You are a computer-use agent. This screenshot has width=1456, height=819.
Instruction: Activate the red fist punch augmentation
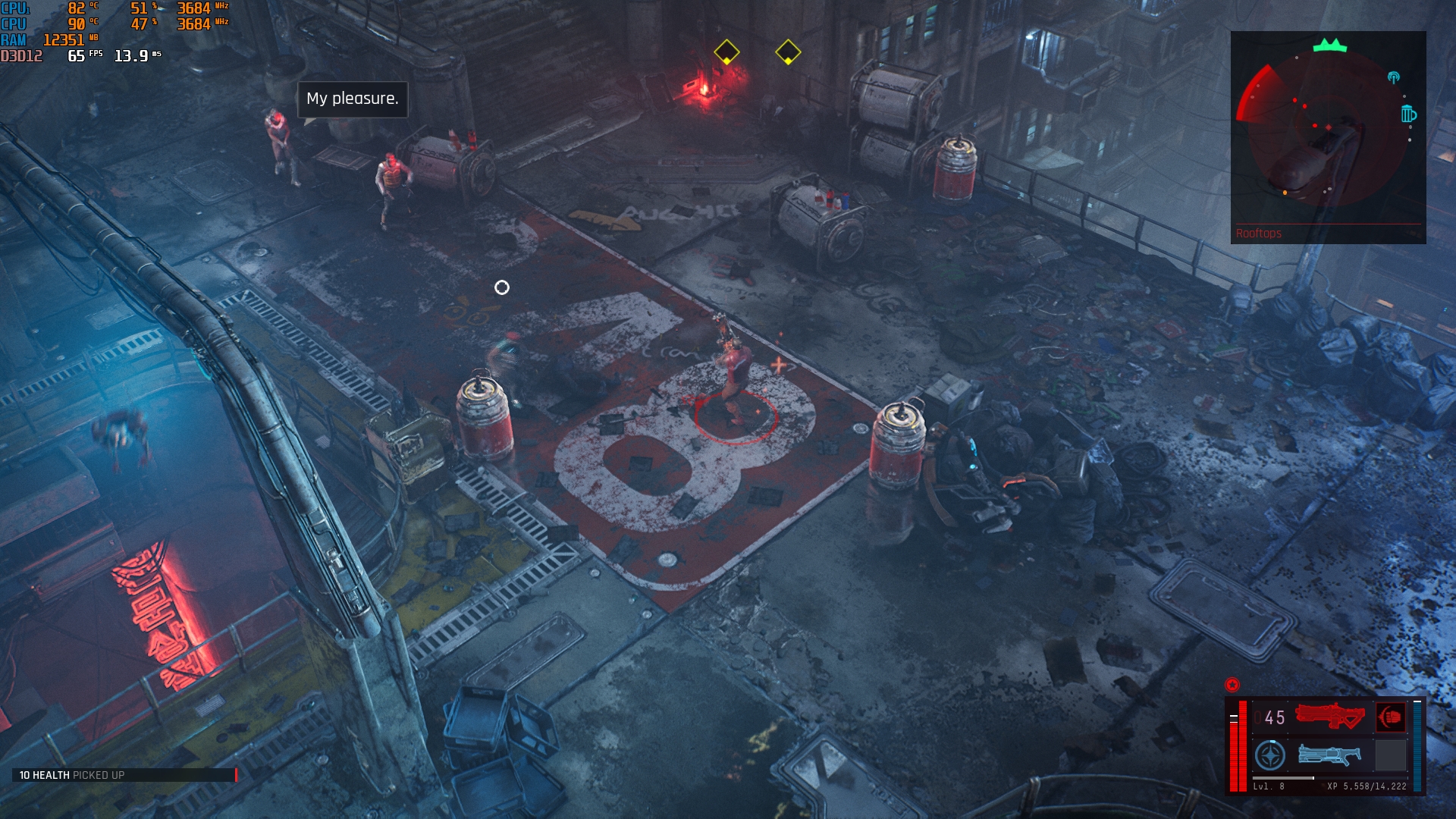click(x=1391, y=717)
